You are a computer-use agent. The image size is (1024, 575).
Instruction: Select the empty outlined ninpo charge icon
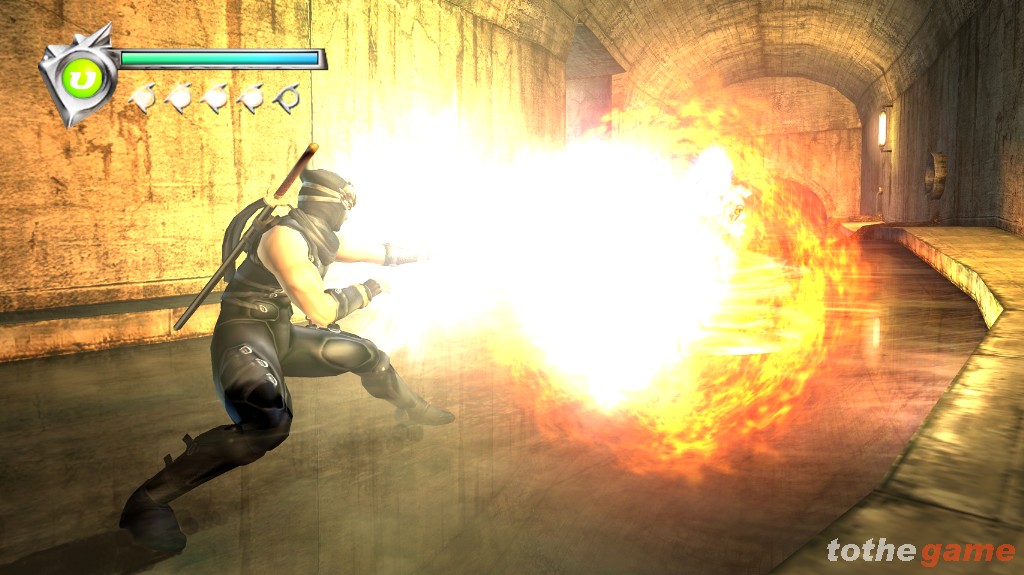coord(288,98)
